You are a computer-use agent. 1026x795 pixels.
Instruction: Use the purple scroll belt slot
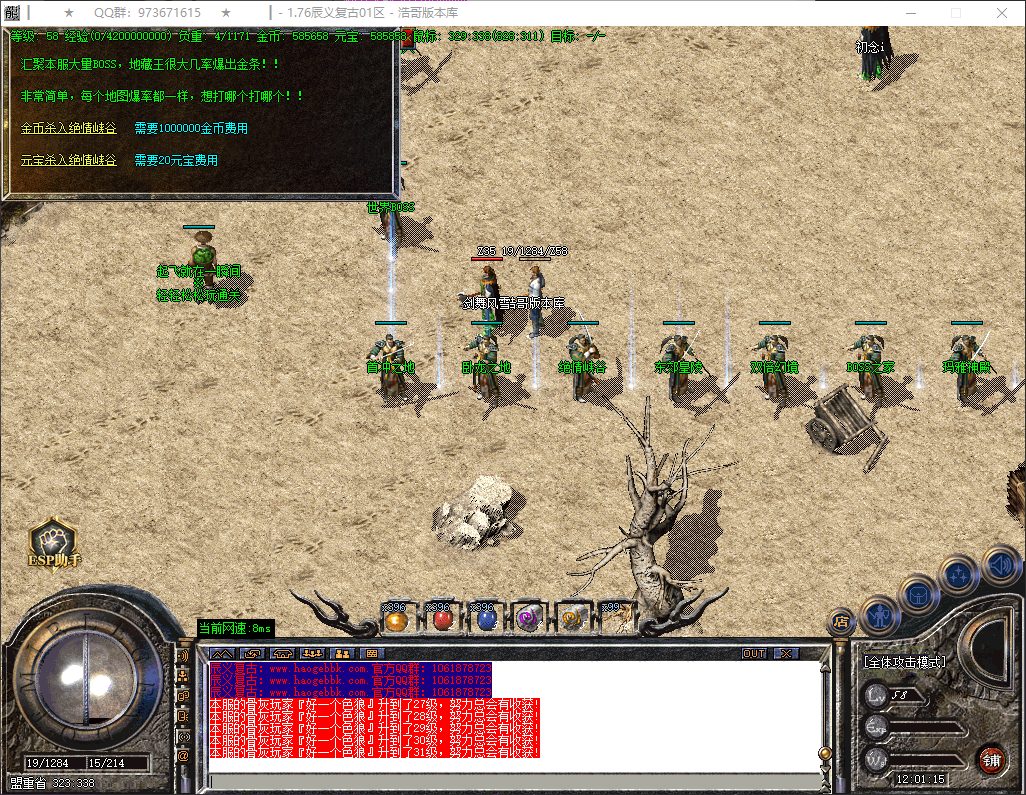click(528, 620)
